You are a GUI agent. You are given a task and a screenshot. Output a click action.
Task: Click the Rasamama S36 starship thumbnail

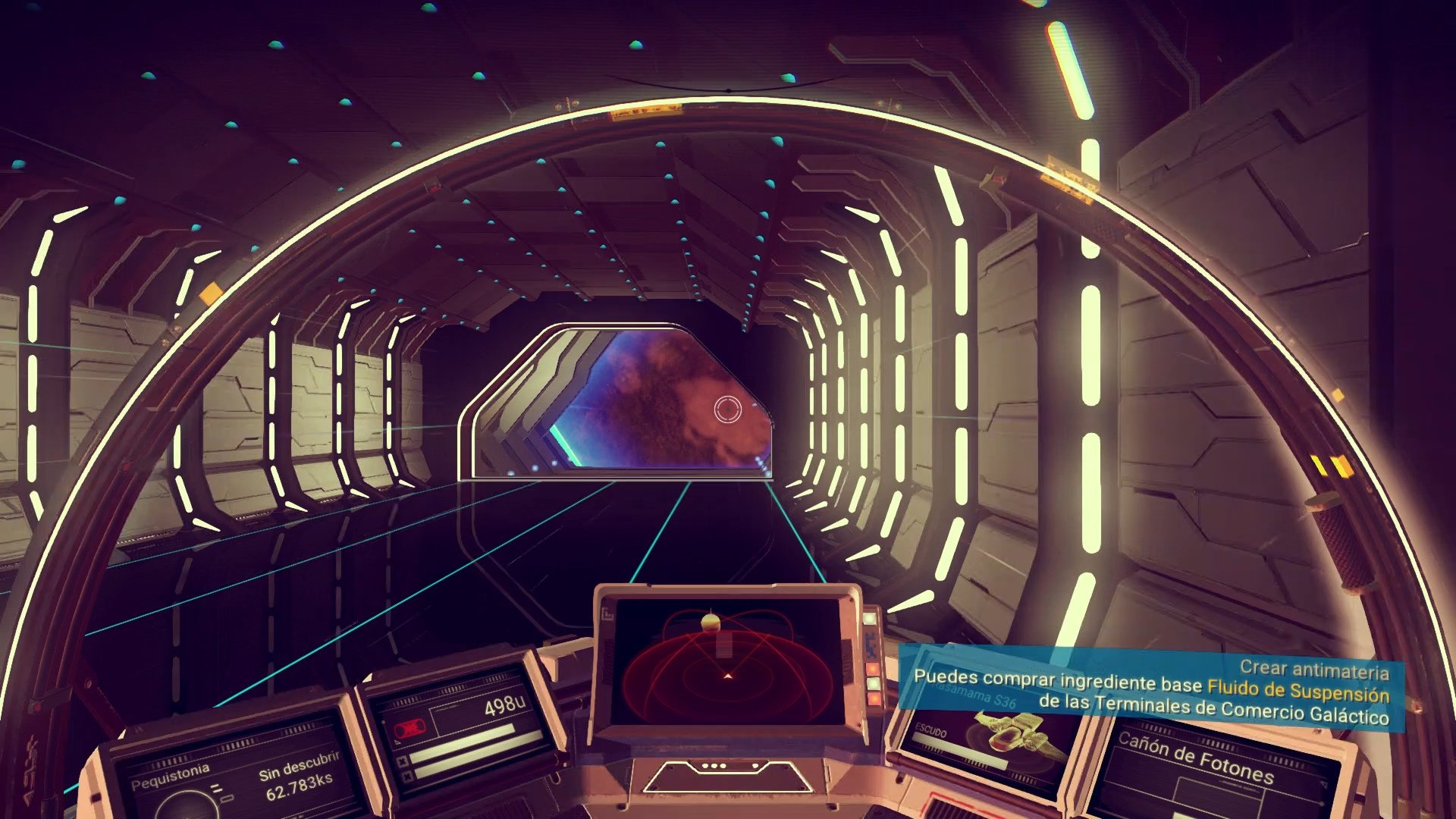pos(1012,733)
